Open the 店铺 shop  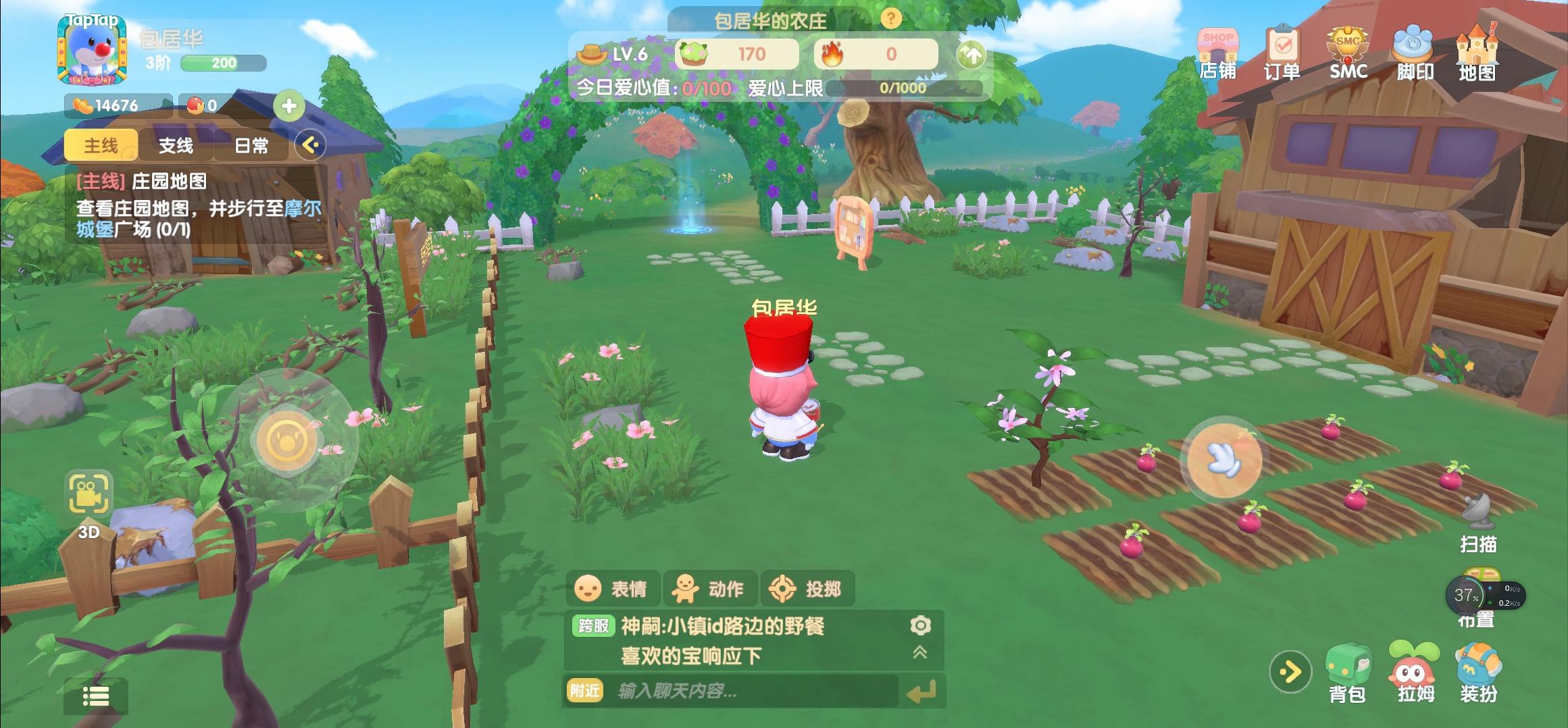pos(1217,53)
